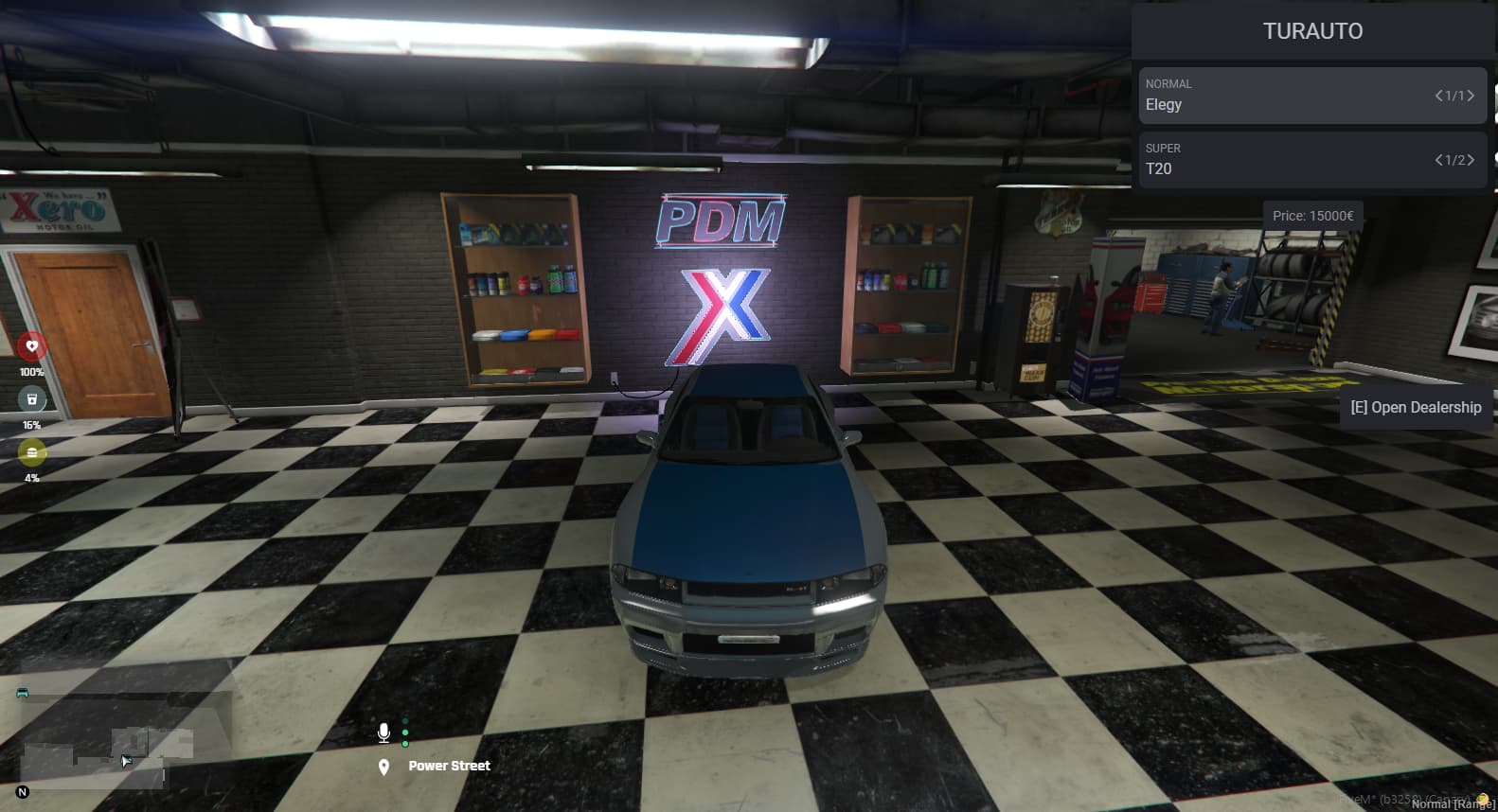This screenshot has width=1498, height=812.
Task: Click the TURAUTO header title
Action: pyautogui.click(x=1311, y=31)
